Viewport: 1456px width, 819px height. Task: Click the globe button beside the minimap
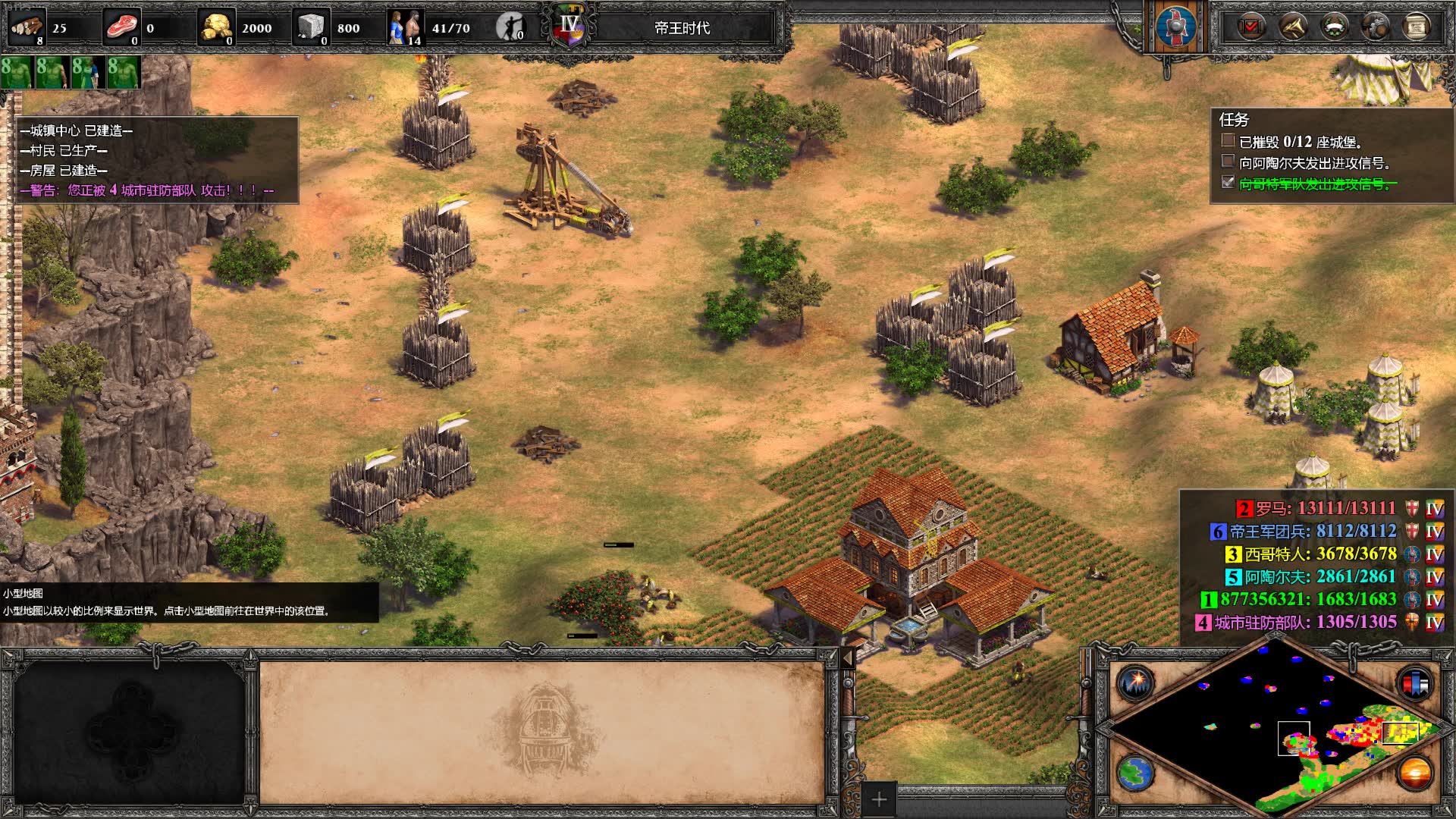point(1135,773)
